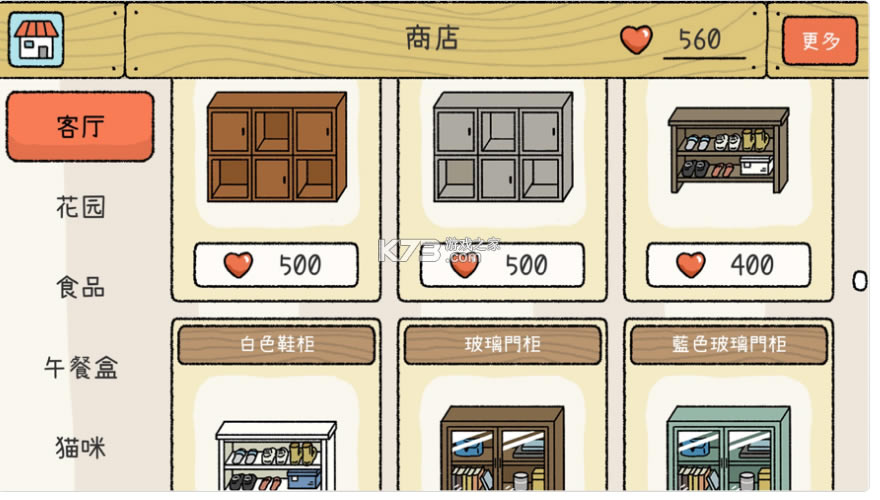Switch to the 花园 garden category

(x=80, y=208)
